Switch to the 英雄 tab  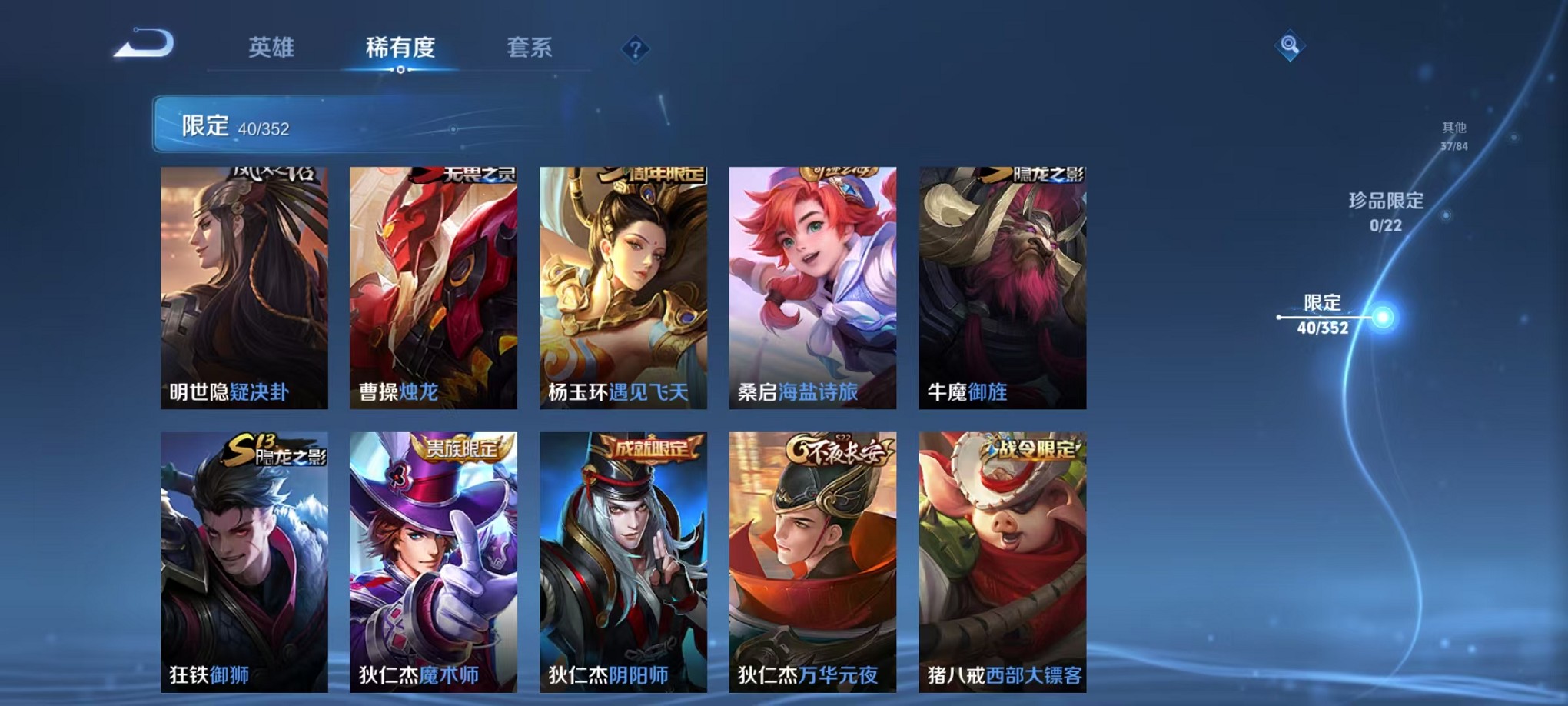pyautogui.click(x=270, y=48)
